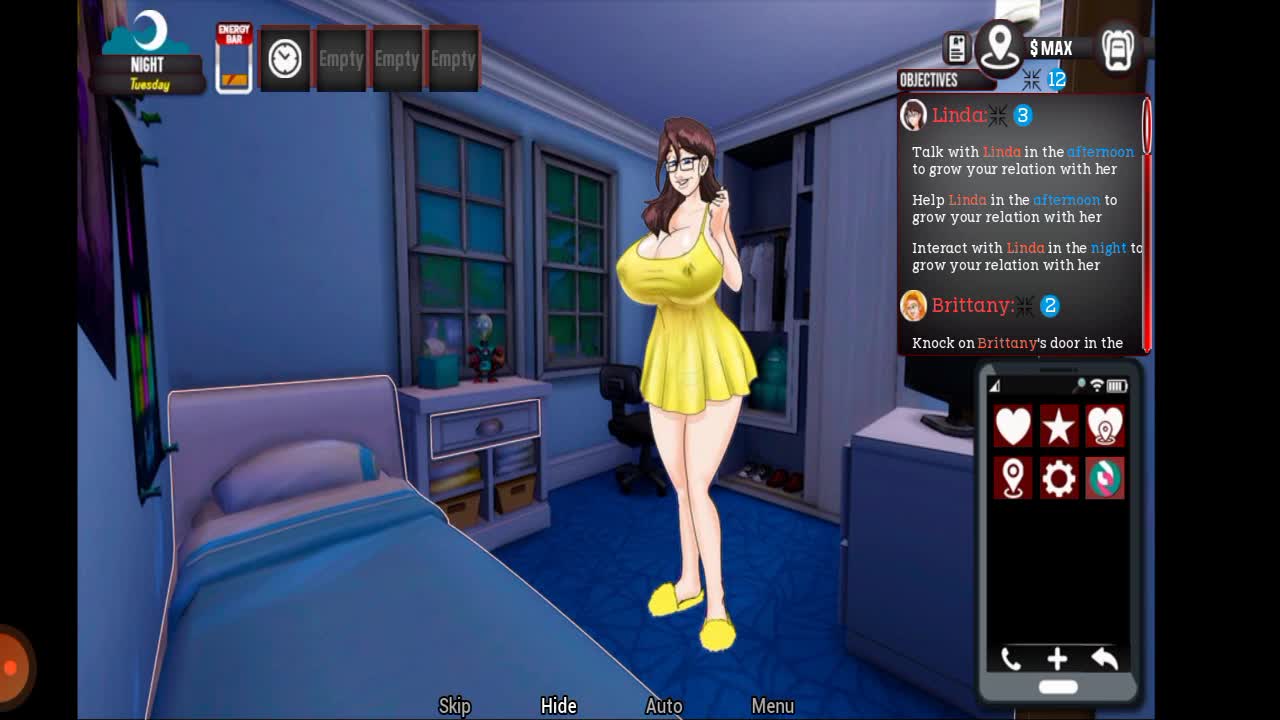The image size is (1280, 720).
Task: Select Linda's objective header
Action: click(958, 116)
